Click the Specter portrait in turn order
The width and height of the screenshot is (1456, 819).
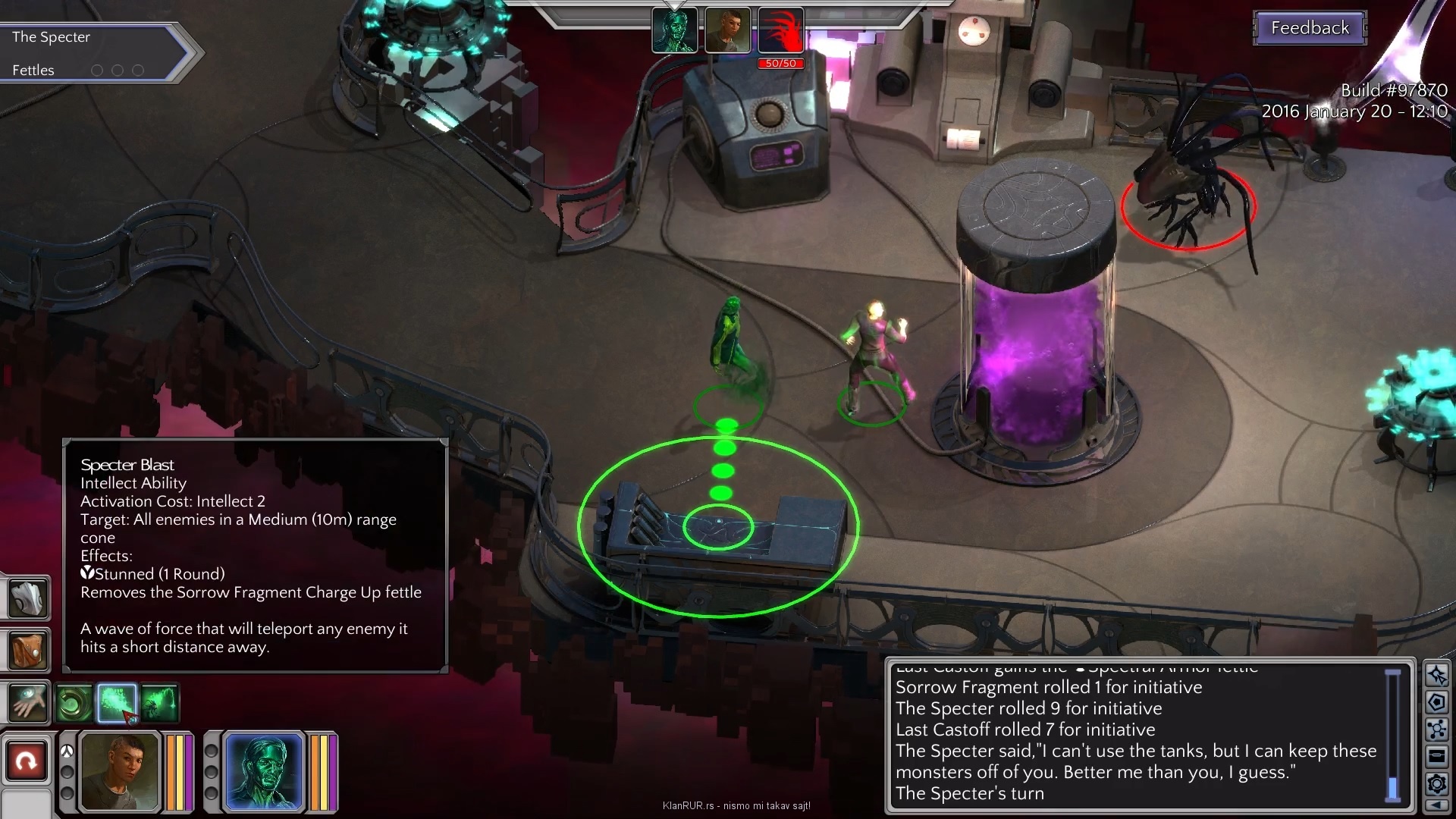[674, 30]
